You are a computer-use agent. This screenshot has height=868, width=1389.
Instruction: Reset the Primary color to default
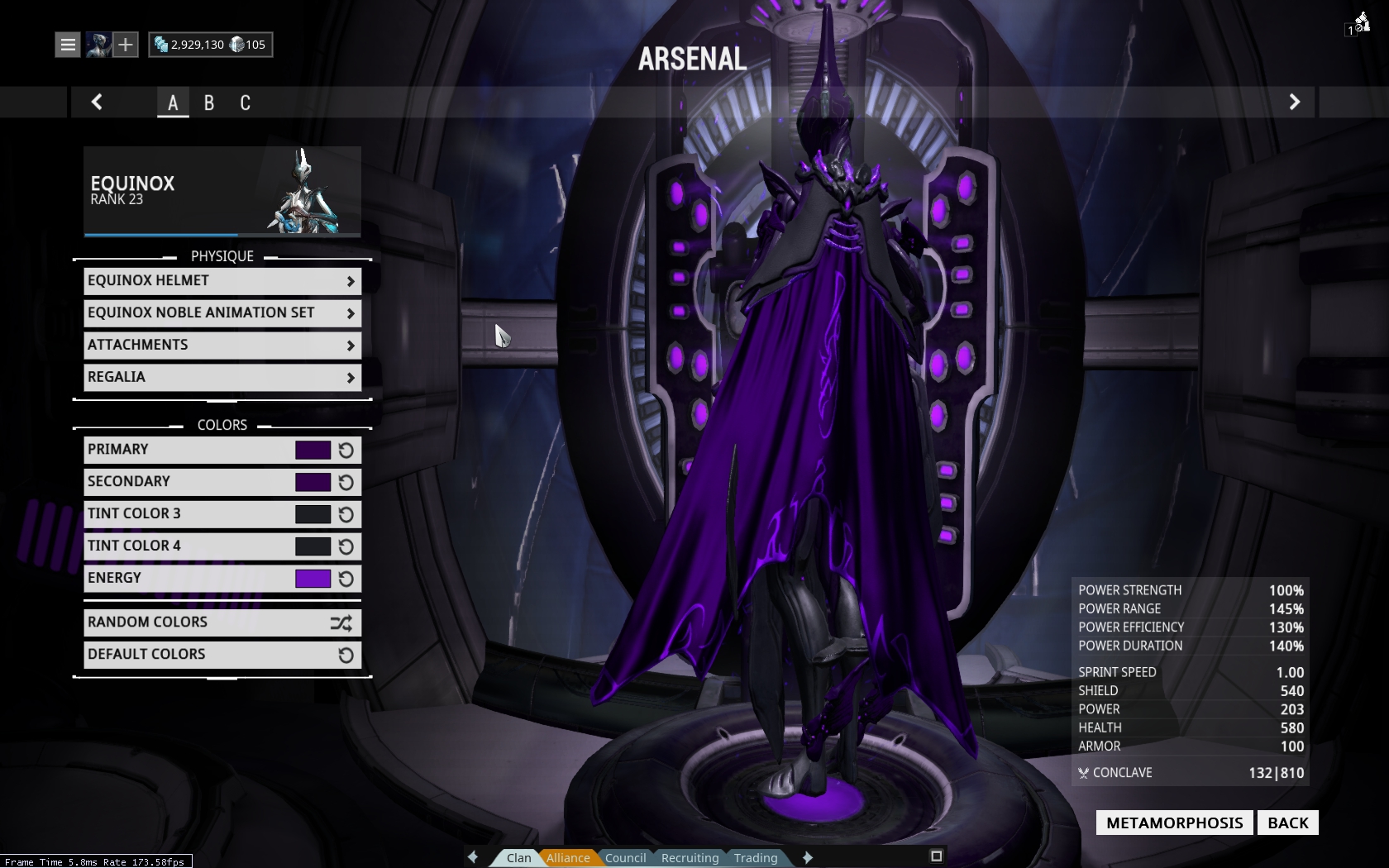346,451
